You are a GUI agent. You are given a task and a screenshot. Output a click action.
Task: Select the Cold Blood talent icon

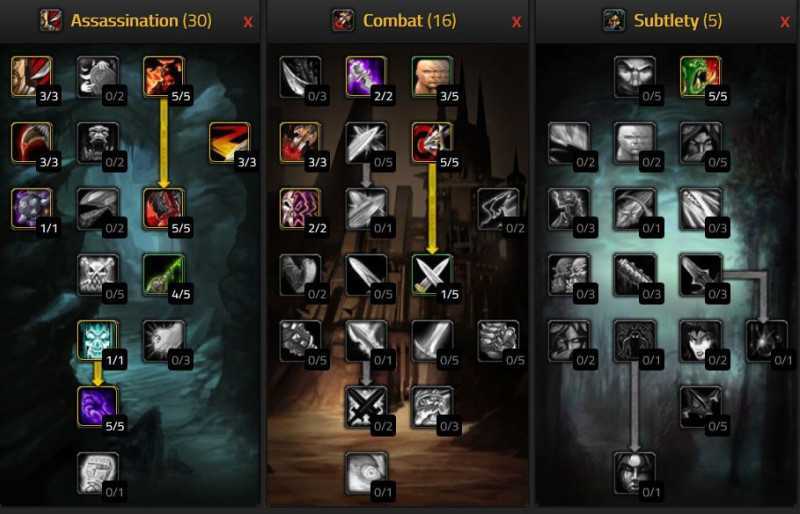pyautogui.click(x=97, y=340)
